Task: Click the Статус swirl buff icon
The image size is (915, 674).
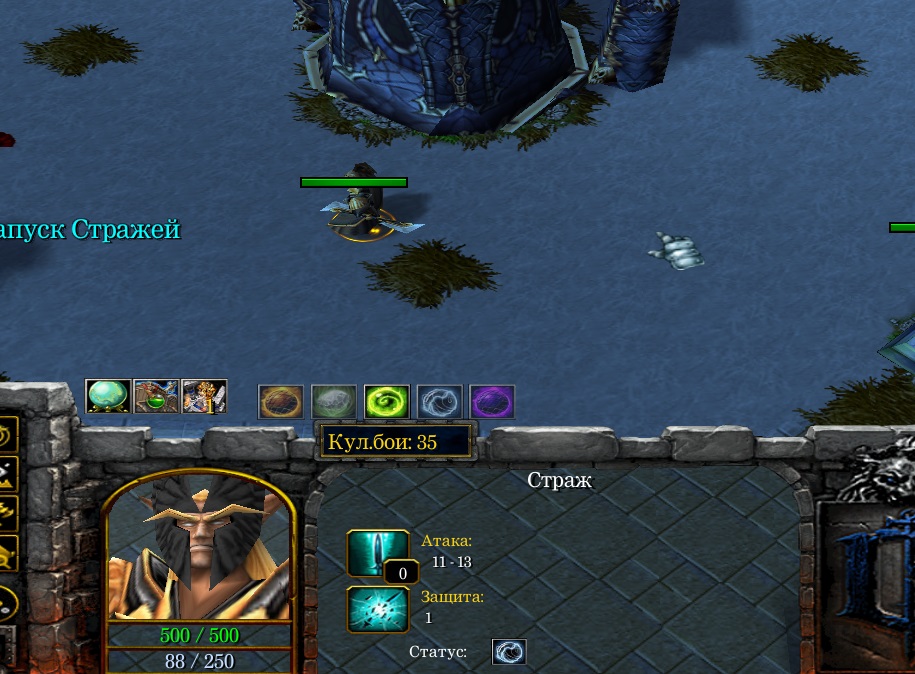Action: (x=509, y=652)
